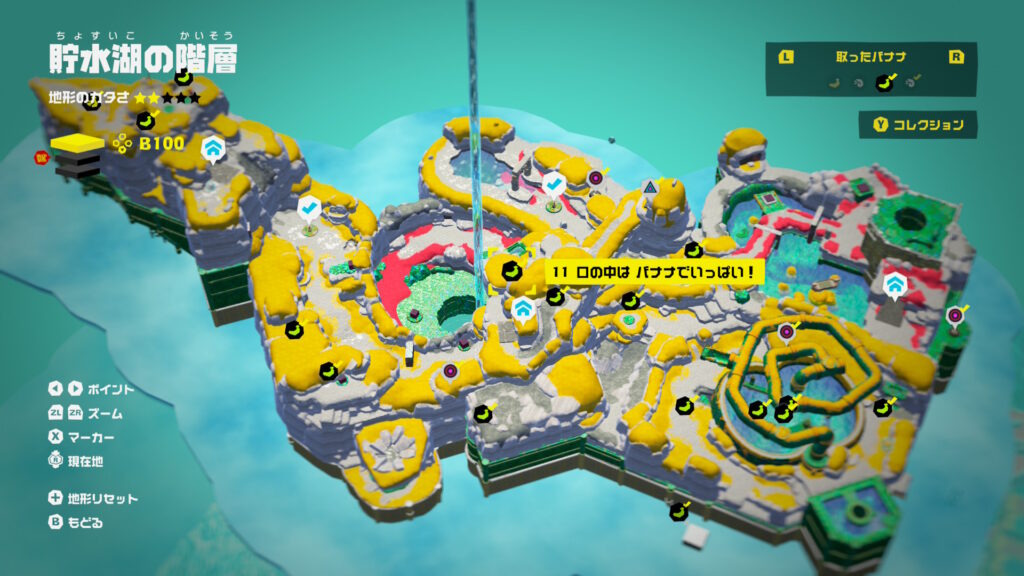Activate the 現在地 current location option
Image resolution: width=1024 pixels, height=576 pixels.
pyautogui.click(x=90, y=461)
